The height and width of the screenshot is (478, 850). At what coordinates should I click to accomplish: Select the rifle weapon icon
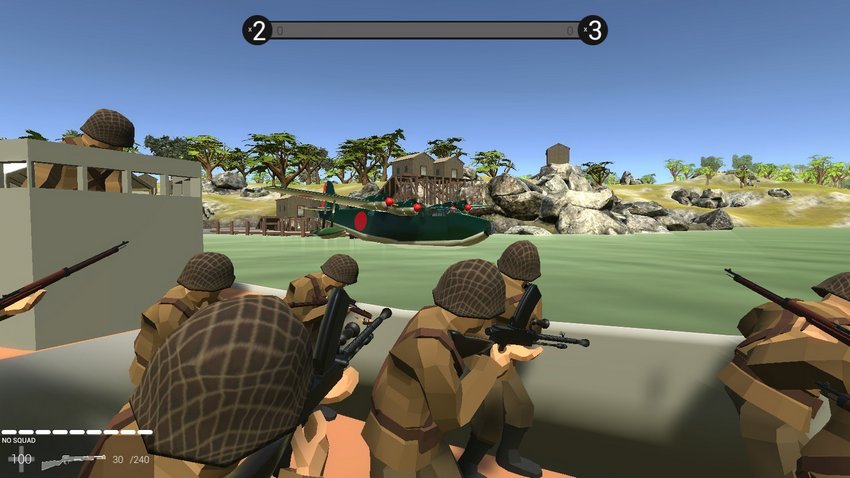74,461
